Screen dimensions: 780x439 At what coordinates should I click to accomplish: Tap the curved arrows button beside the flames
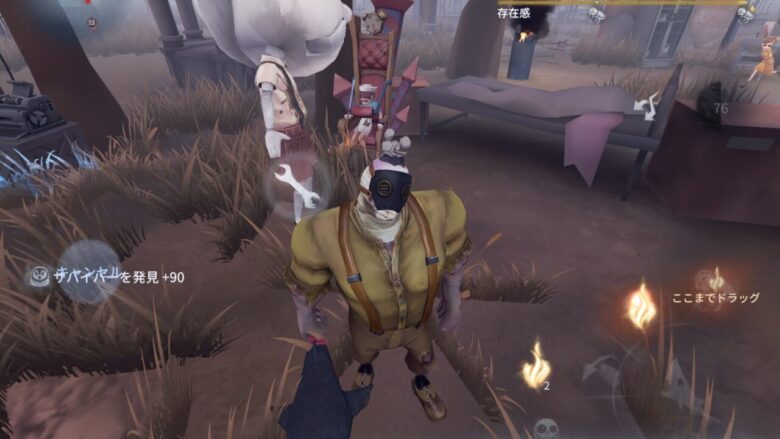pyautogui.click(x=601, y=369)
